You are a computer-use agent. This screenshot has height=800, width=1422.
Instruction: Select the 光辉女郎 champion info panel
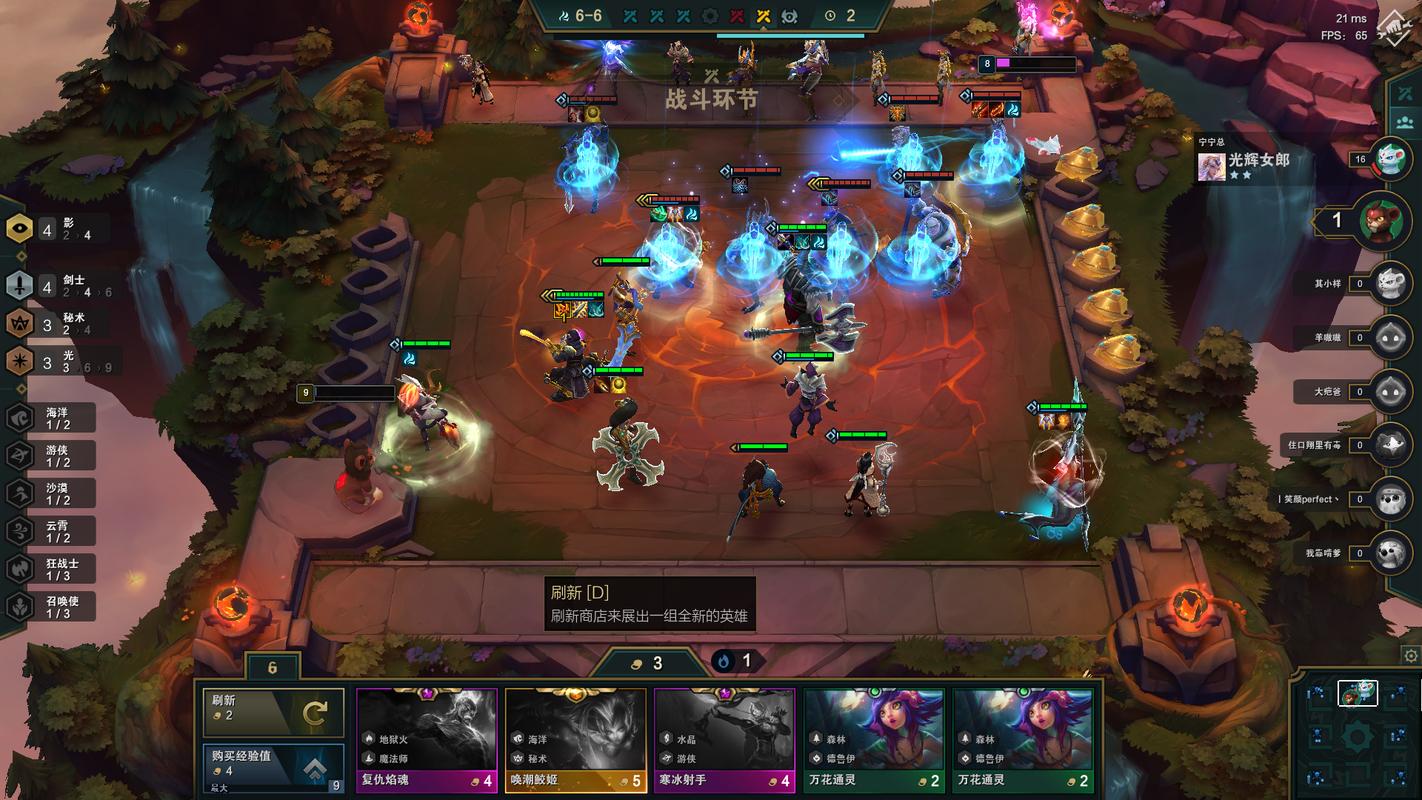point(1245,165)
